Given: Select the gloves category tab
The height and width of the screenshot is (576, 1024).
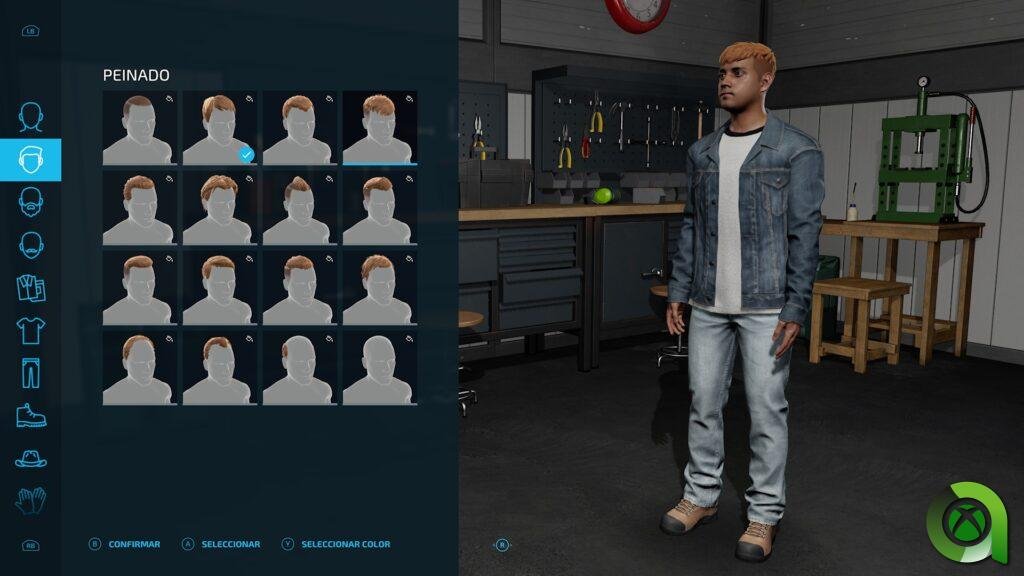Looking at the screenshot, I should point(31,500).
